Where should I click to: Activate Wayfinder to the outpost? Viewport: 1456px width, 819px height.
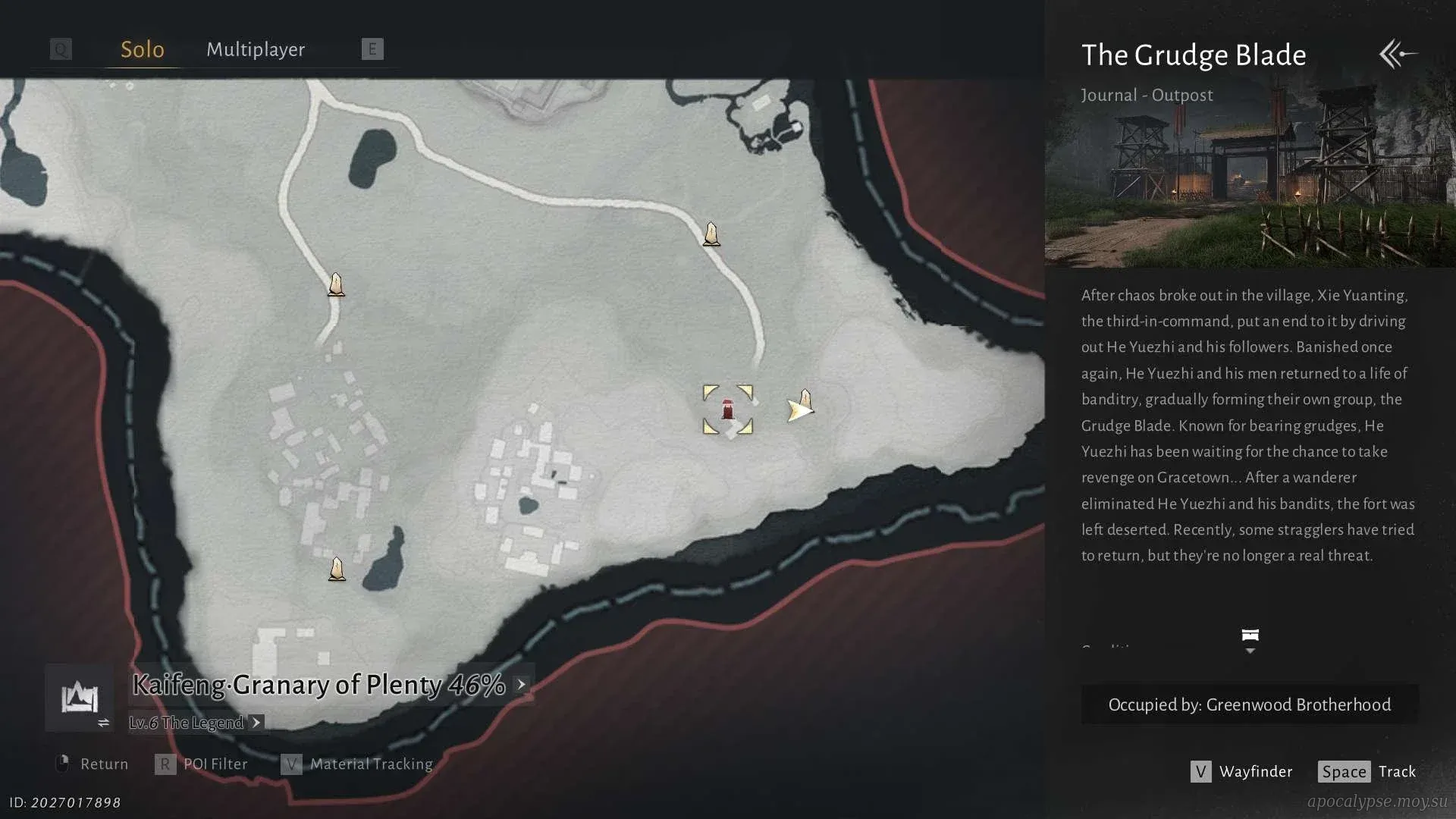[x=1241, y=772]
